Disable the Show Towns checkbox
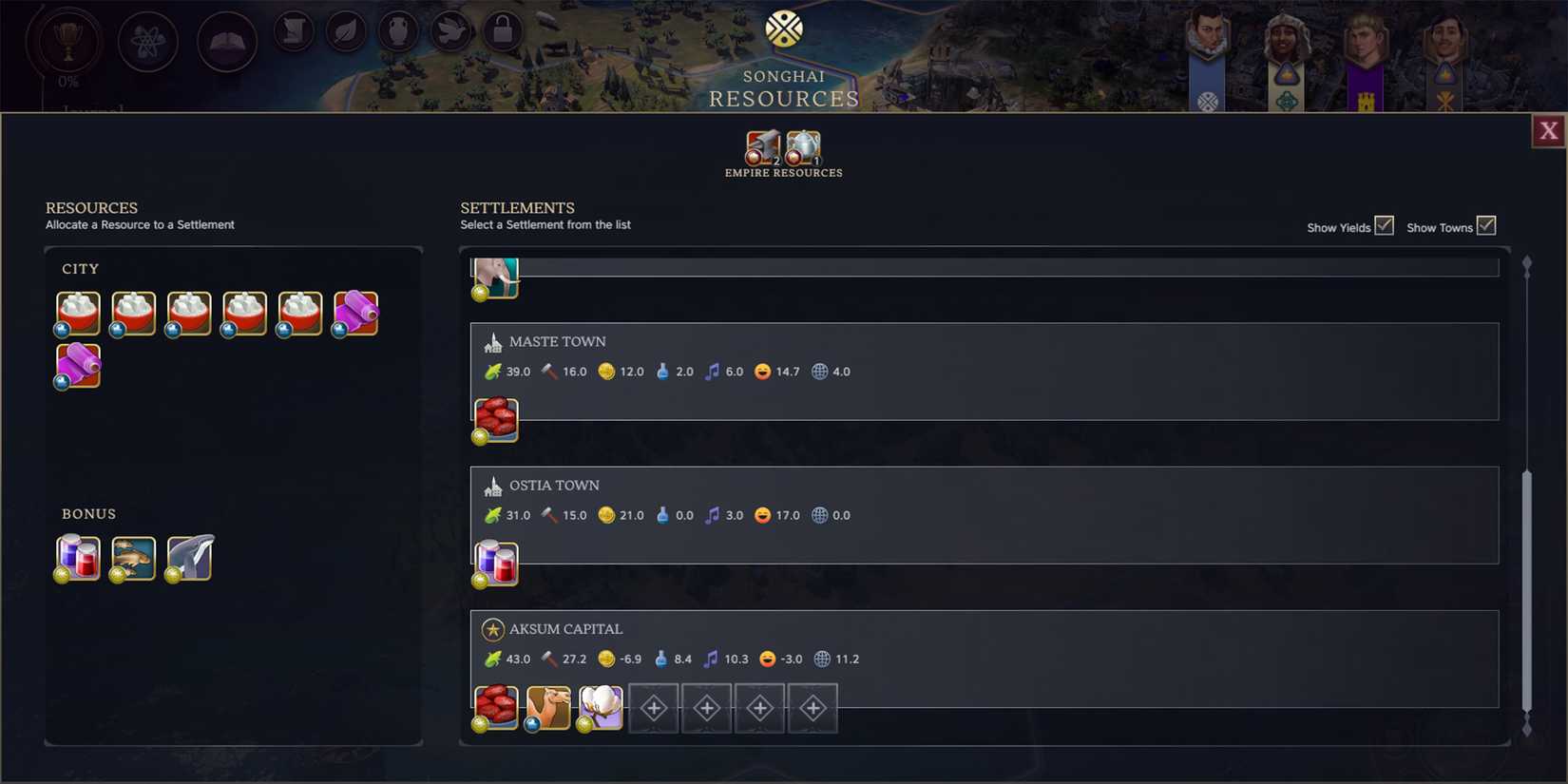The width and height of the screenshot is (1568, 784). [x=1486, y=225]
